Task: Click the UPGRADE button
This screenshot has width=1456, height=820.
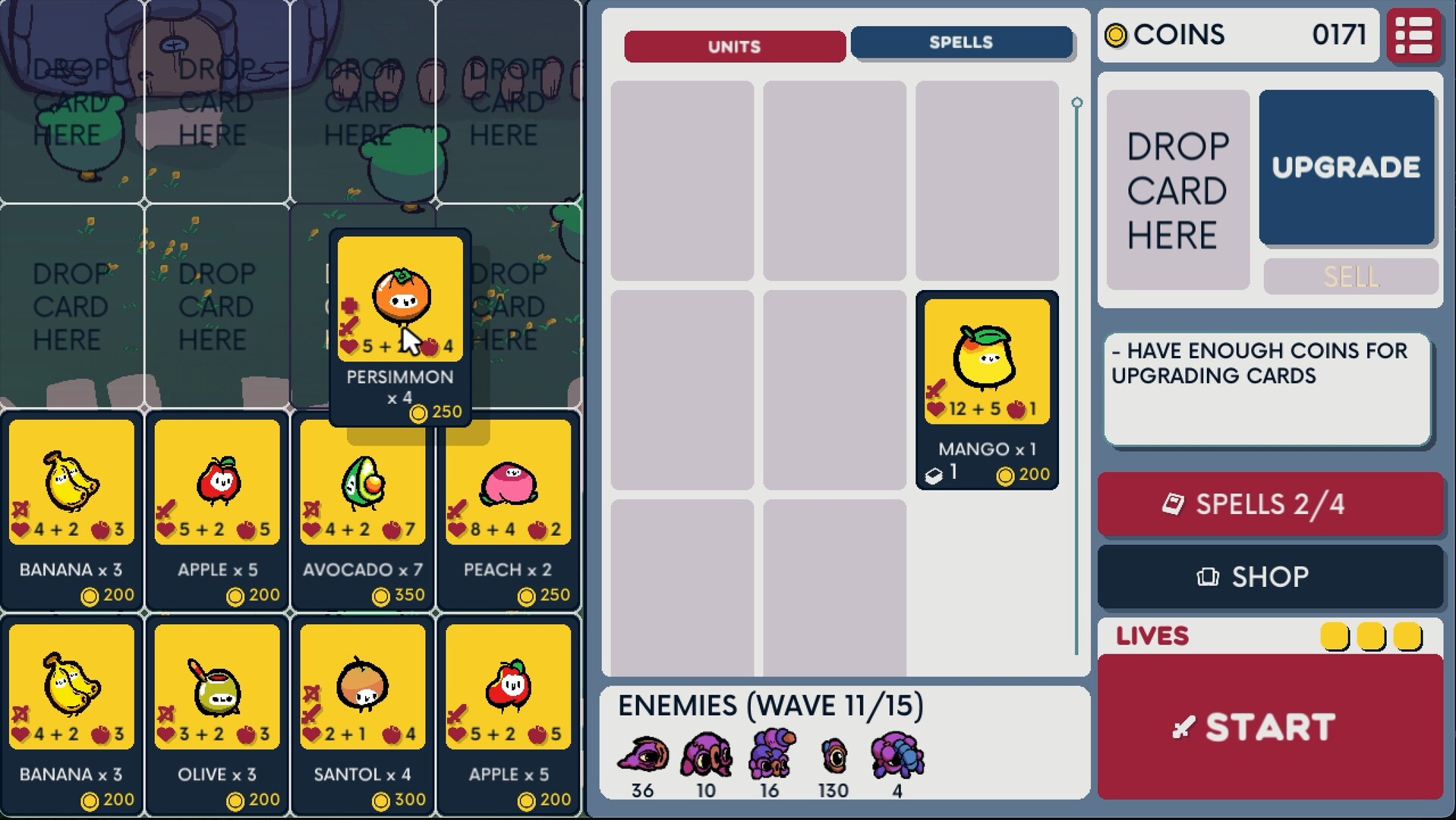Action: click(1347, 166)
